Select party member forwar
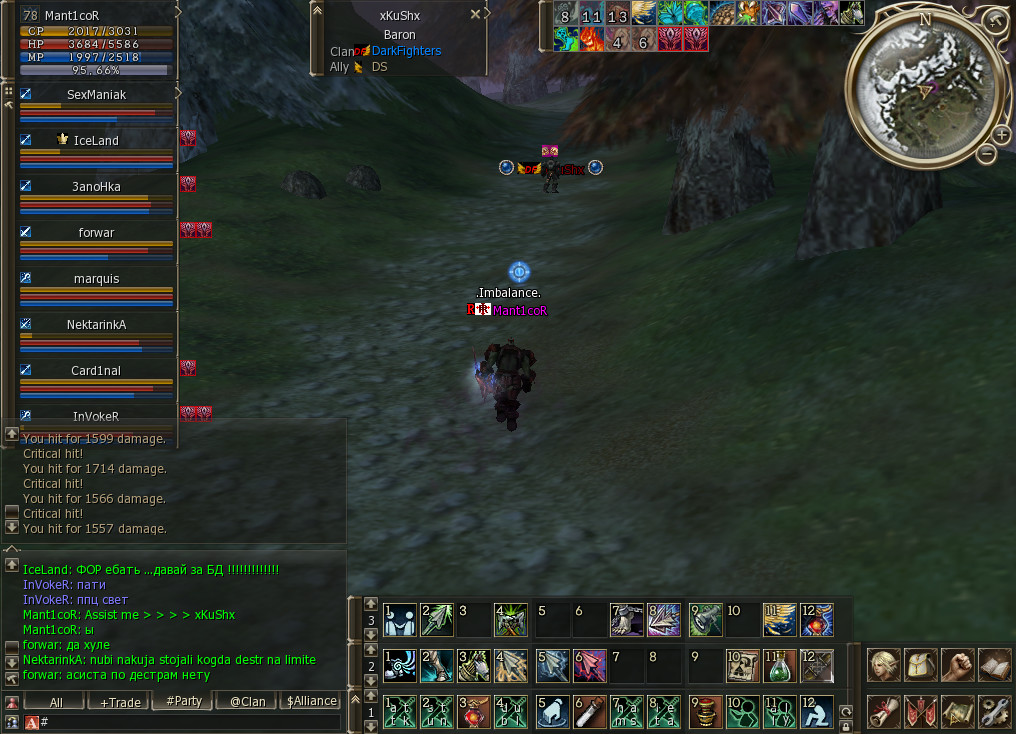1016x734 pixels. click(97, 233)
